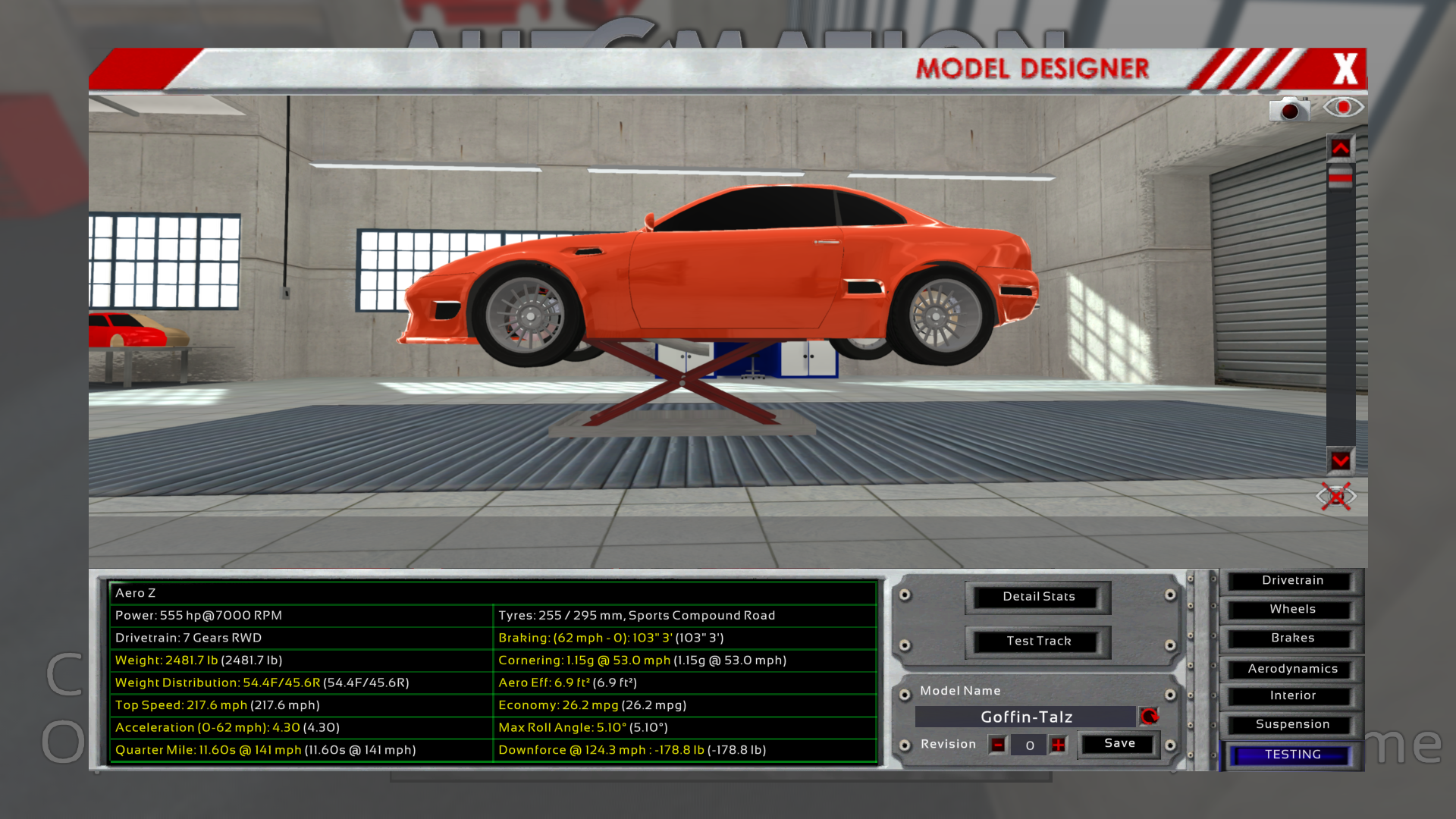This screenshot has width=1456, height=819.
Task: Go to the Aerodynamics tab
Action: [1292, 669]
